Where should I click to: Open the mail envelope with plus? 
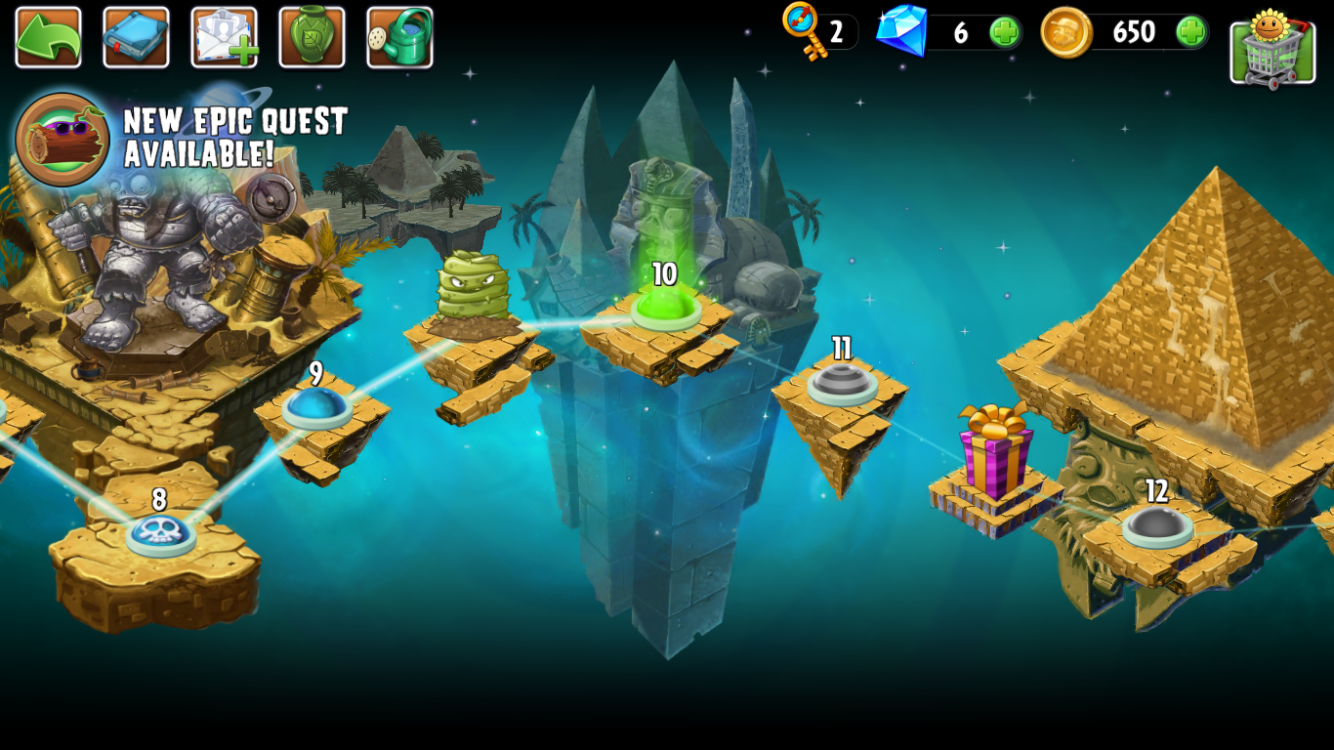[224, 37]
